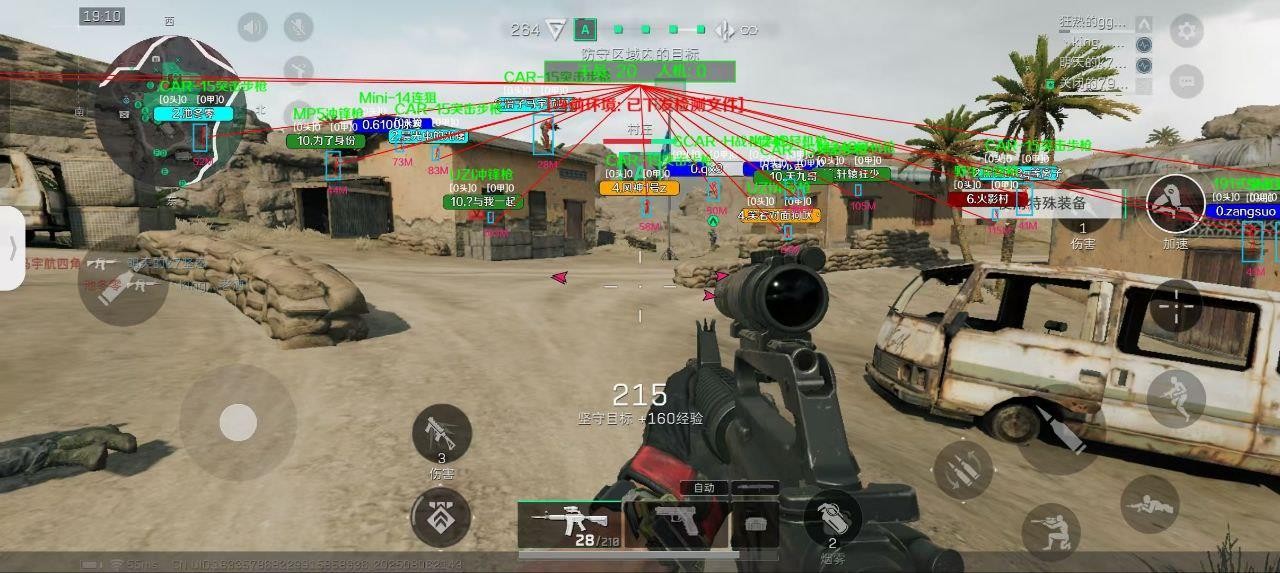The height and width of the screenshot is (573, 1280).
Task: Open the rank chevron badge button
Action: pyautogui.click(x=441, y=518)
